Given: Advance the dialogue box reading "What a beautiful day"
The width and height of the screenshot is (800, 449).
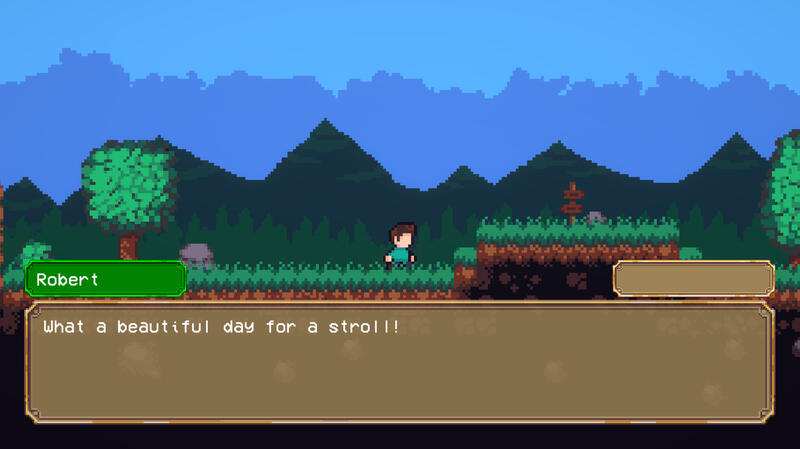Looking at the screenshot, I should tap(399, 360).
